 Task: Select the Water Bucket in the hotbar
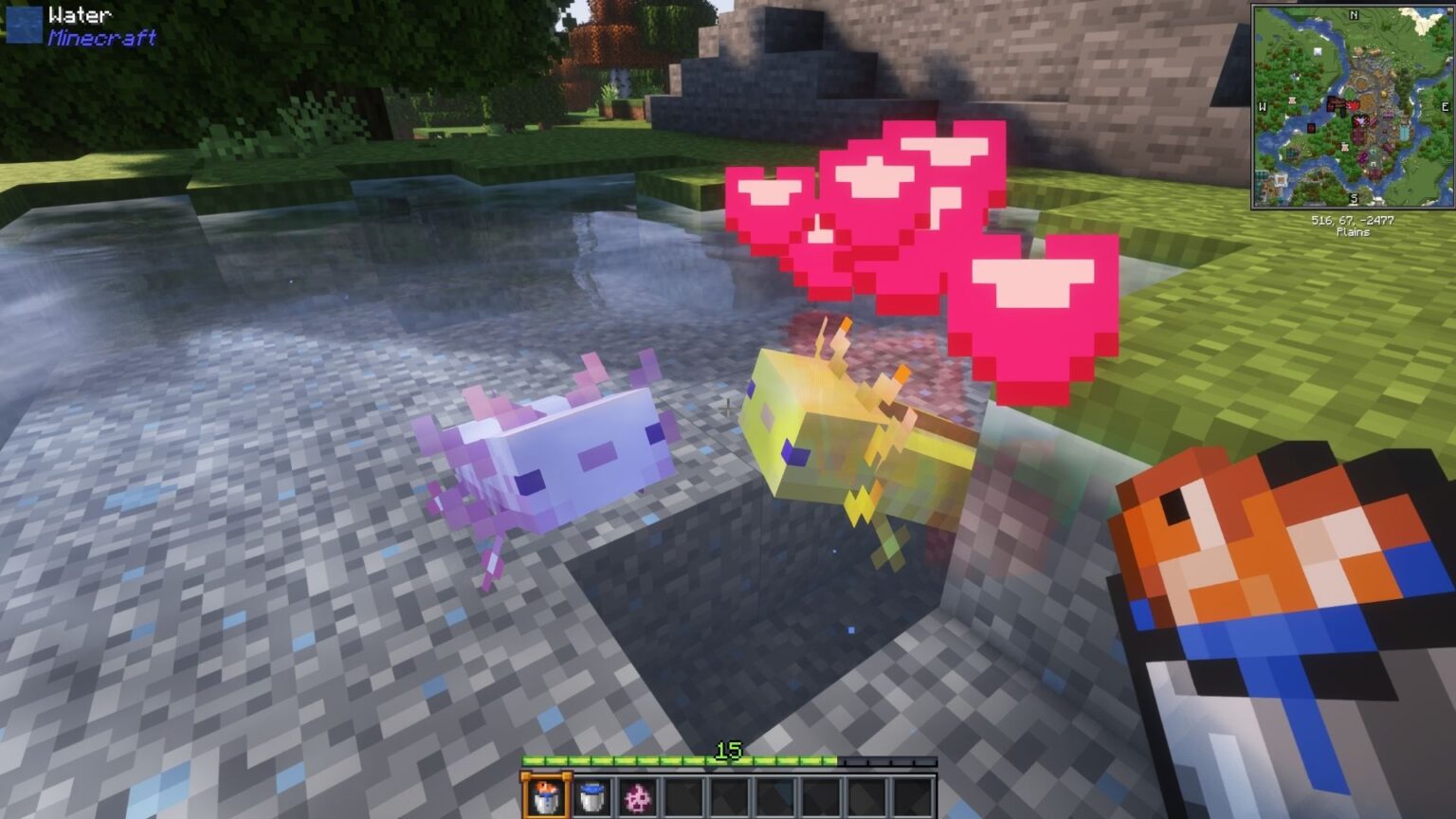(592, 796)
